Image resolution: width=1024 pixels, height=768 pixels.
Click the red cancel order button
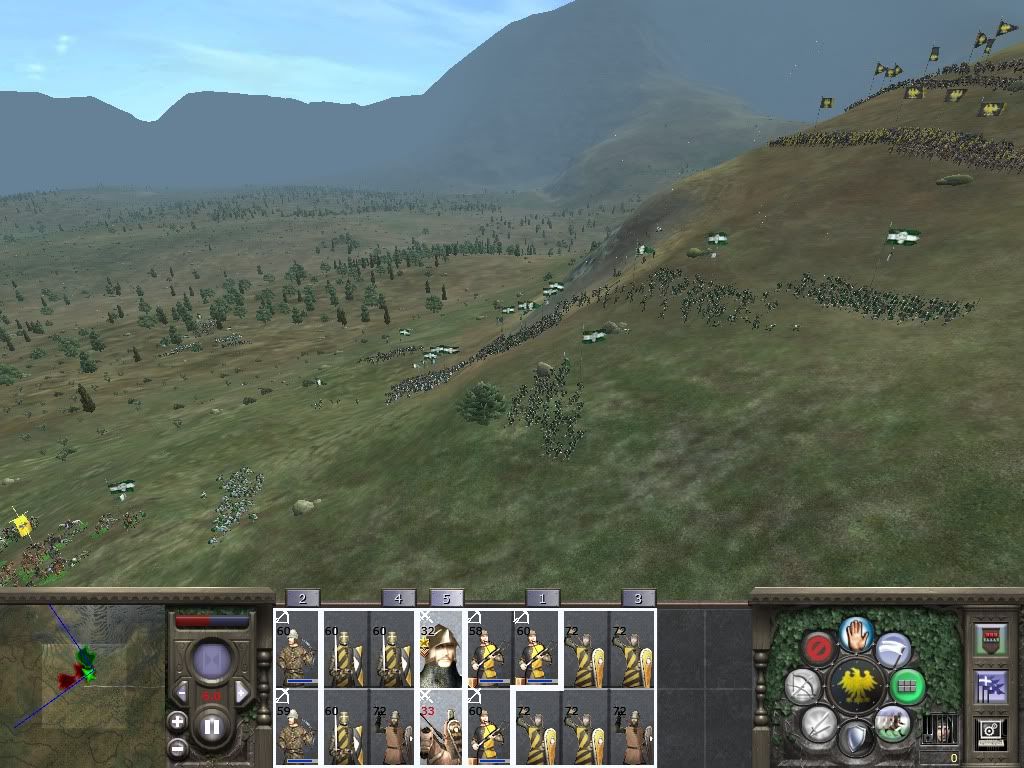(x=819, y=648)
